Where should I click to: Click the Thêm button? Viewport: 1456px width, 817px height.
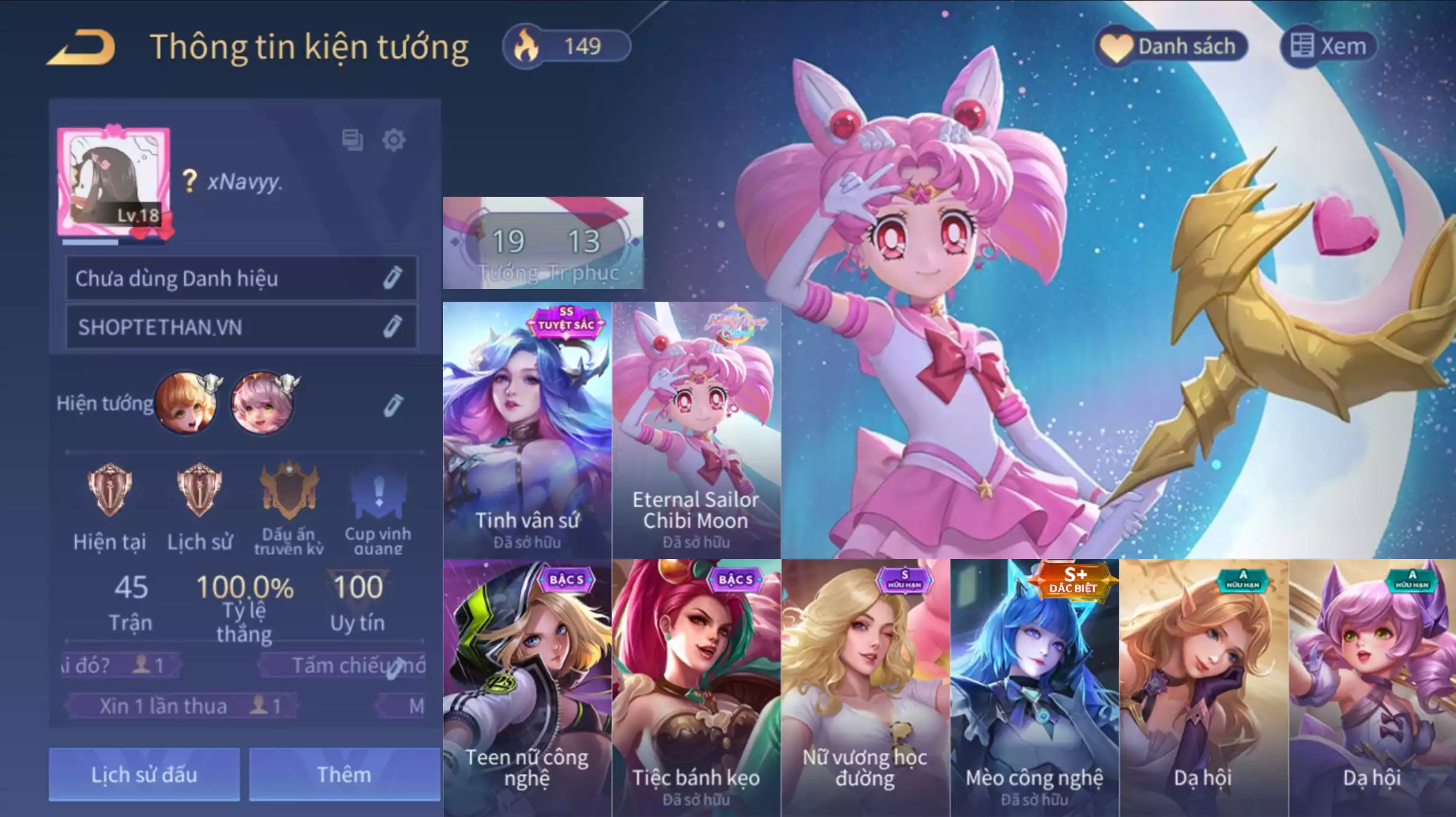click(343, 774)
